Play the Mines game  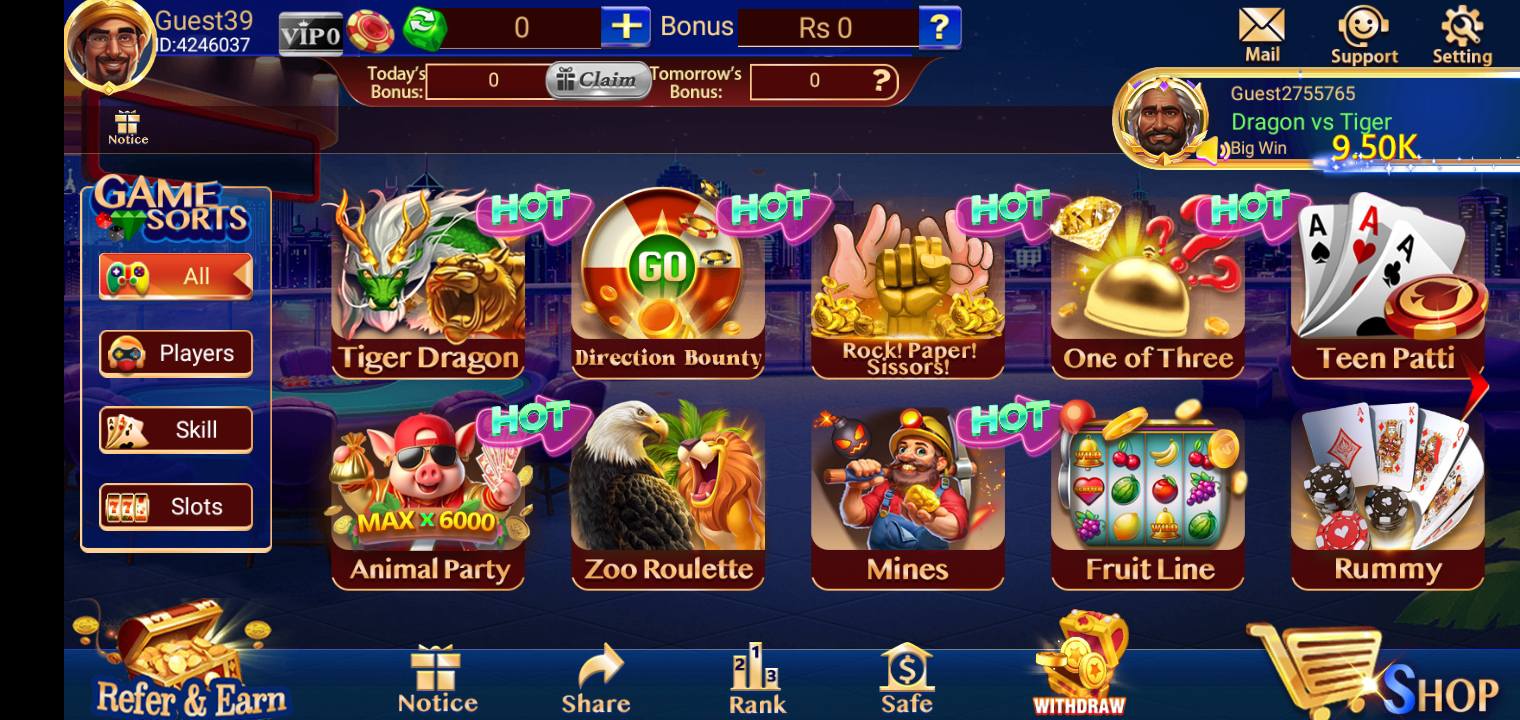pyautogui.click(x=907, y=497)
